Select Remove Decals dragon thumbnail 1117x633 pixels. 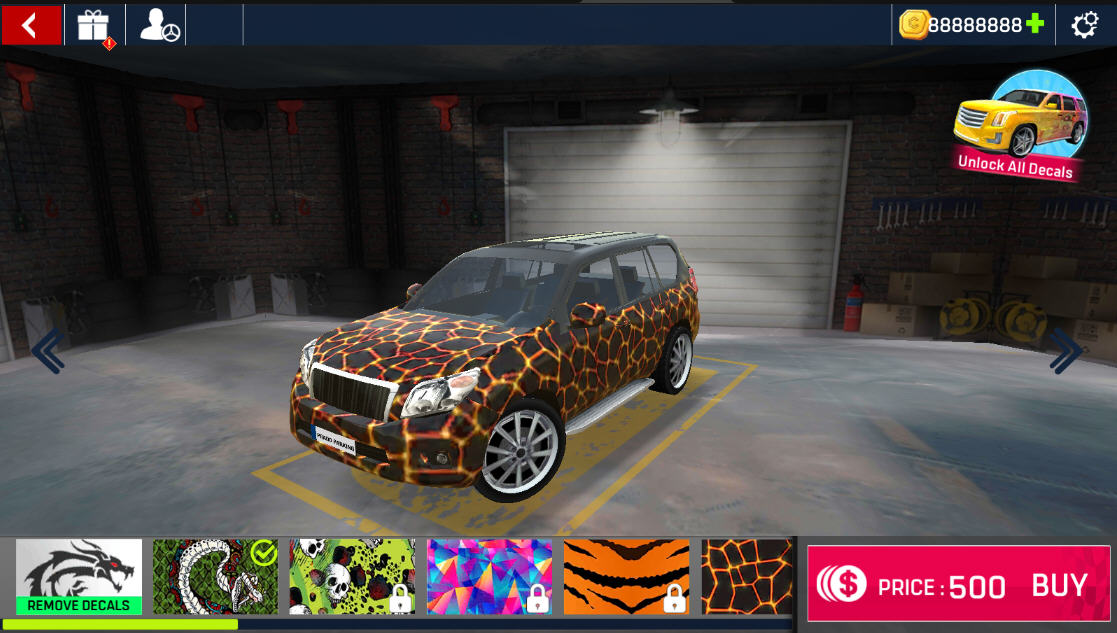(79, 576)
